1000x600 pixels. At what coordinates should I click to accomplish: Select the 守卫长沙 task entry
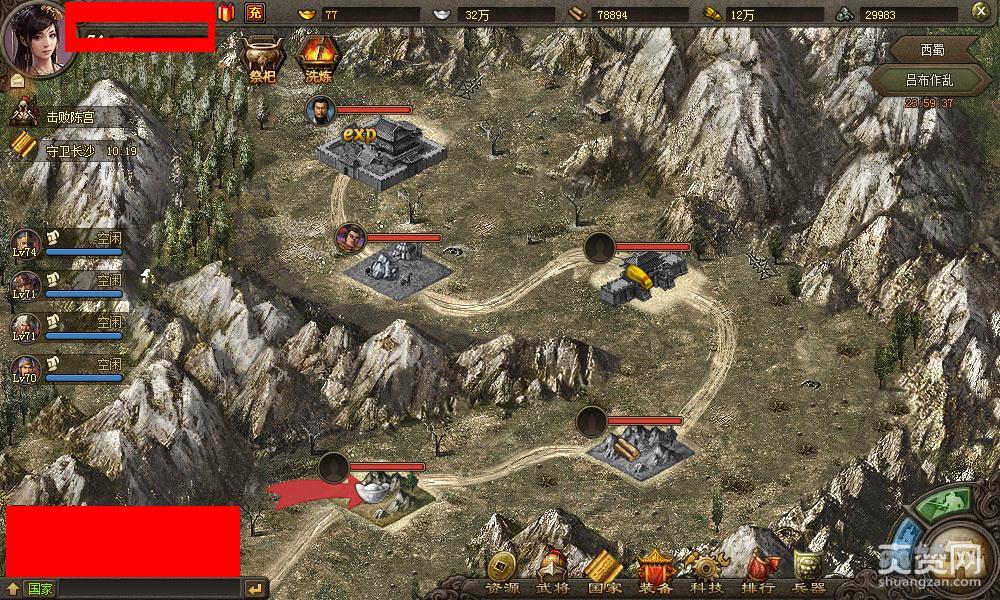click(x=70, y=150)
